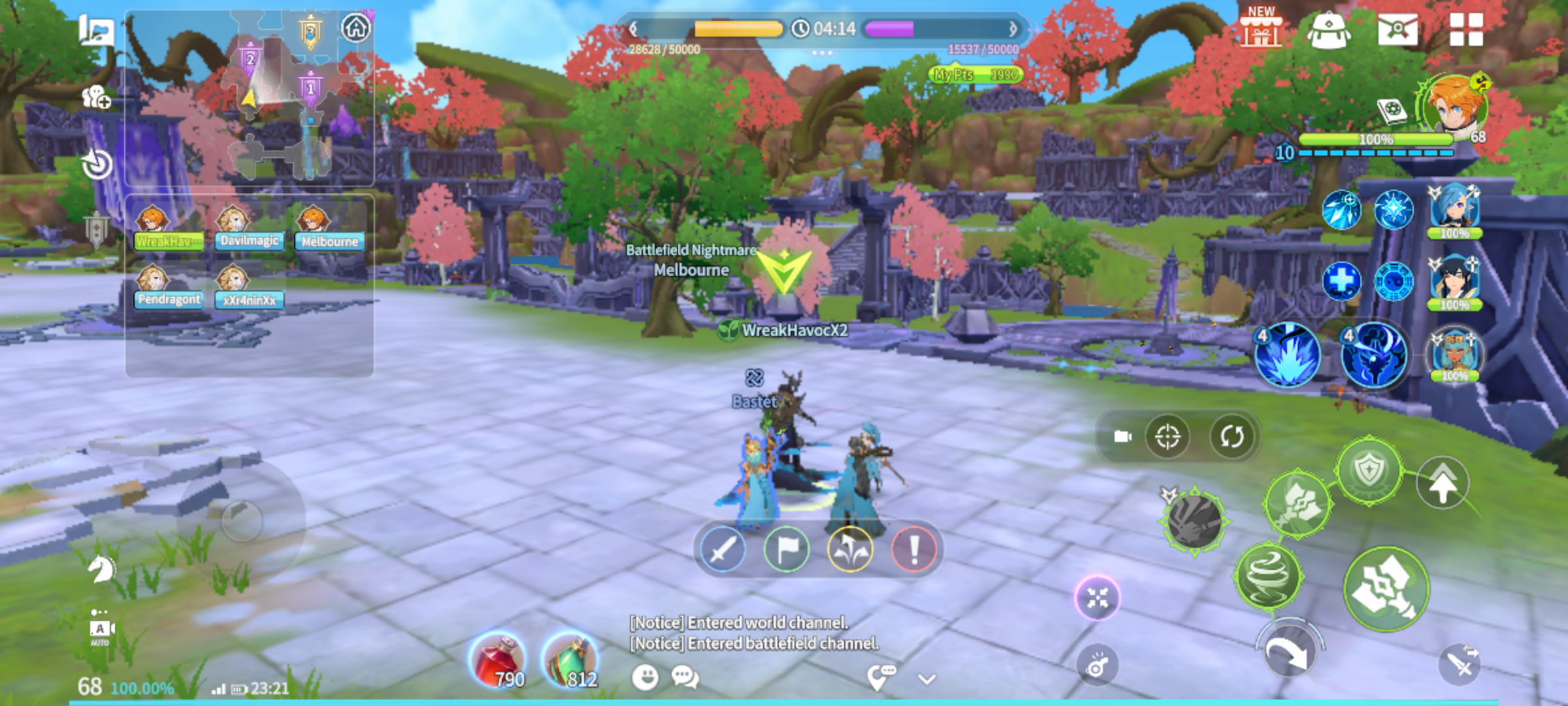Open the backpack inventory

pos(1329,30)
